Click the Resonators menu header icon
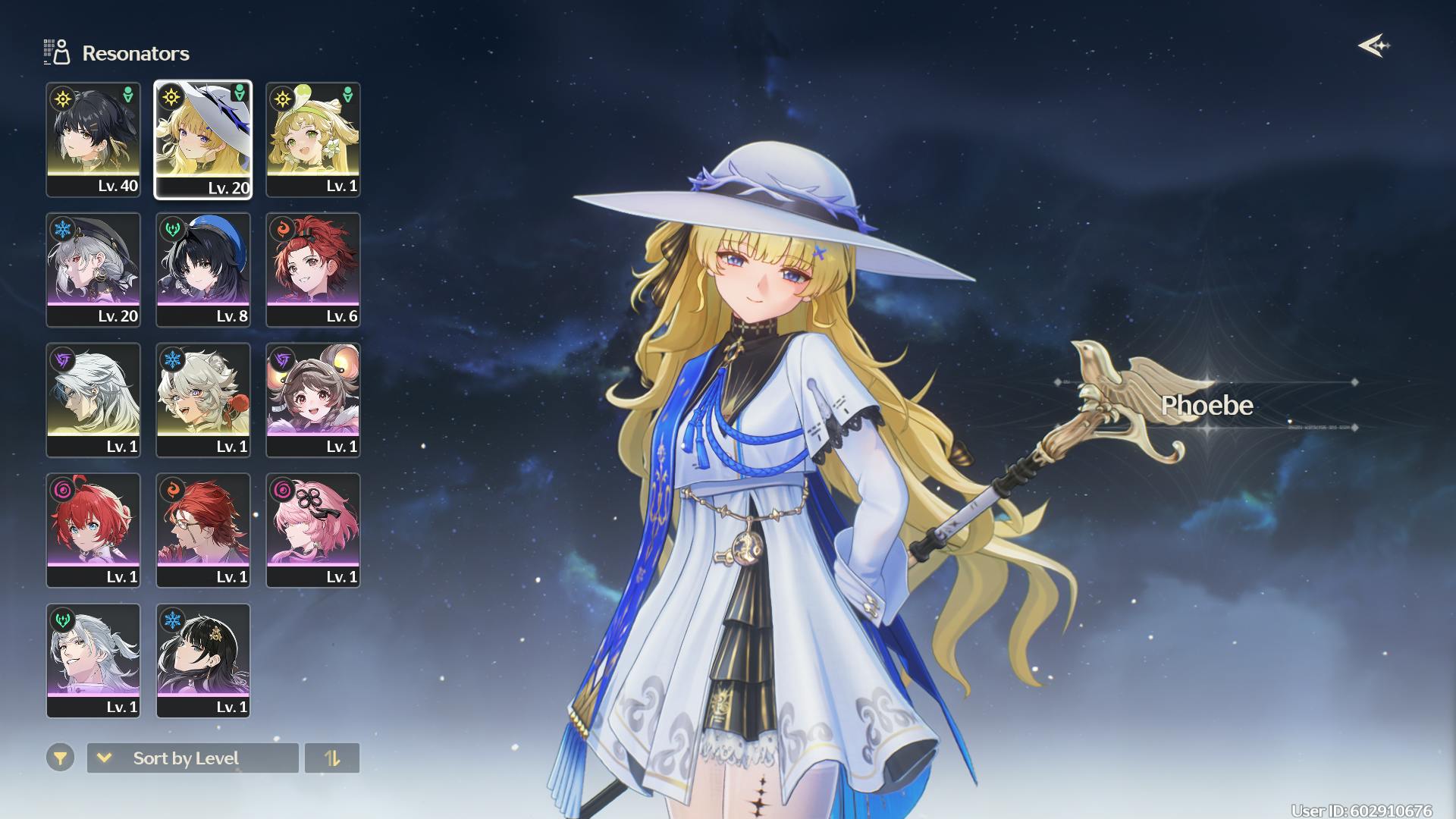 click(57, 52)
